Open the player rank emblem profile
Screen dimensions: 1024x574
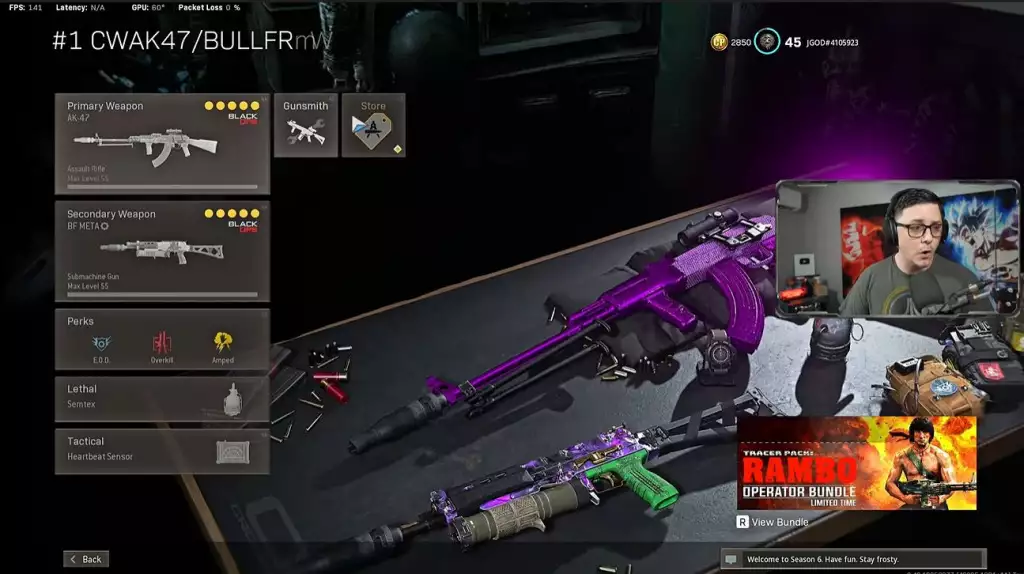click(x=767, y=42)
